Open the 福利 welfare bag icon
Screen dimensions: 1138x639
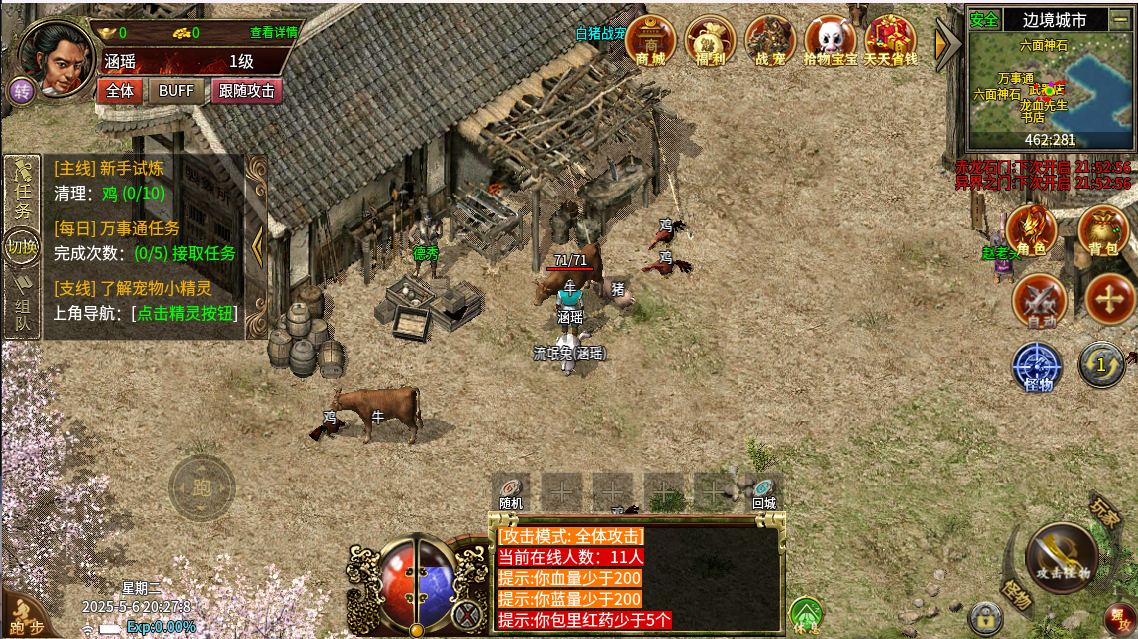click(x=710, y=39)
